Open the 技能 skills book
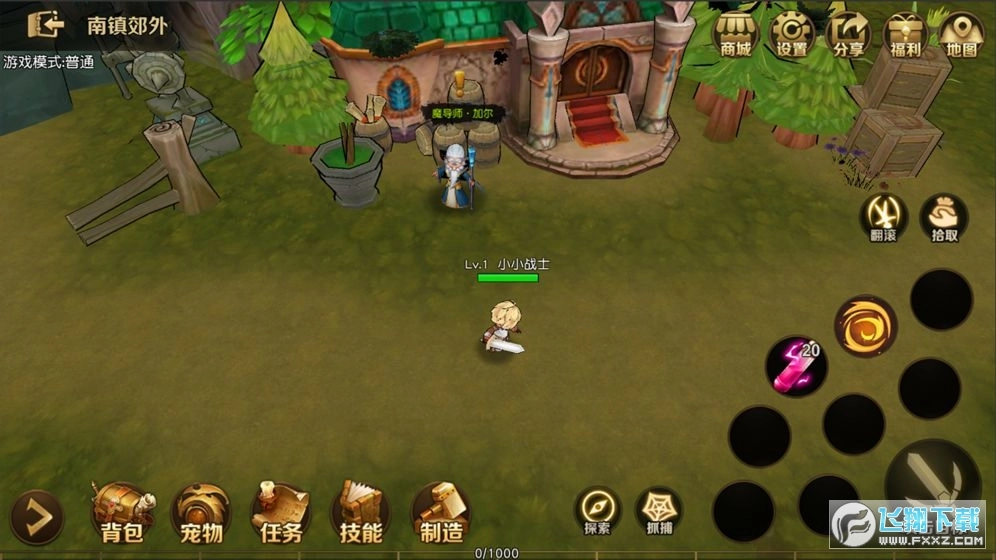Viewport: 996px width, 560px height. coord(360,512)
